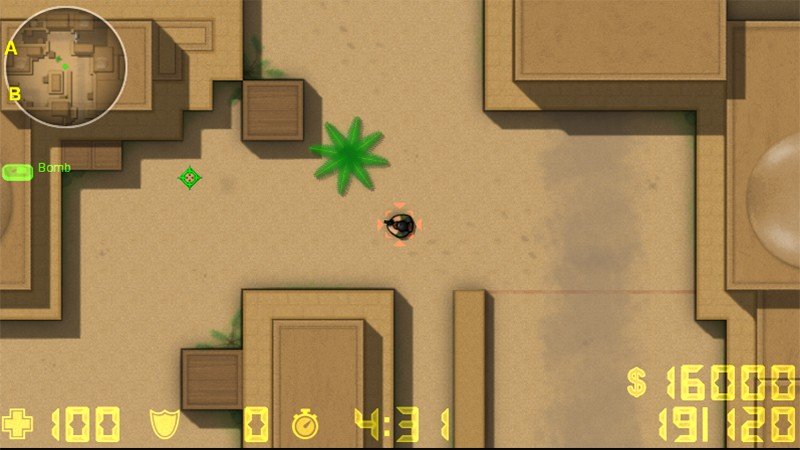Click the circular minimap radar

65,67
